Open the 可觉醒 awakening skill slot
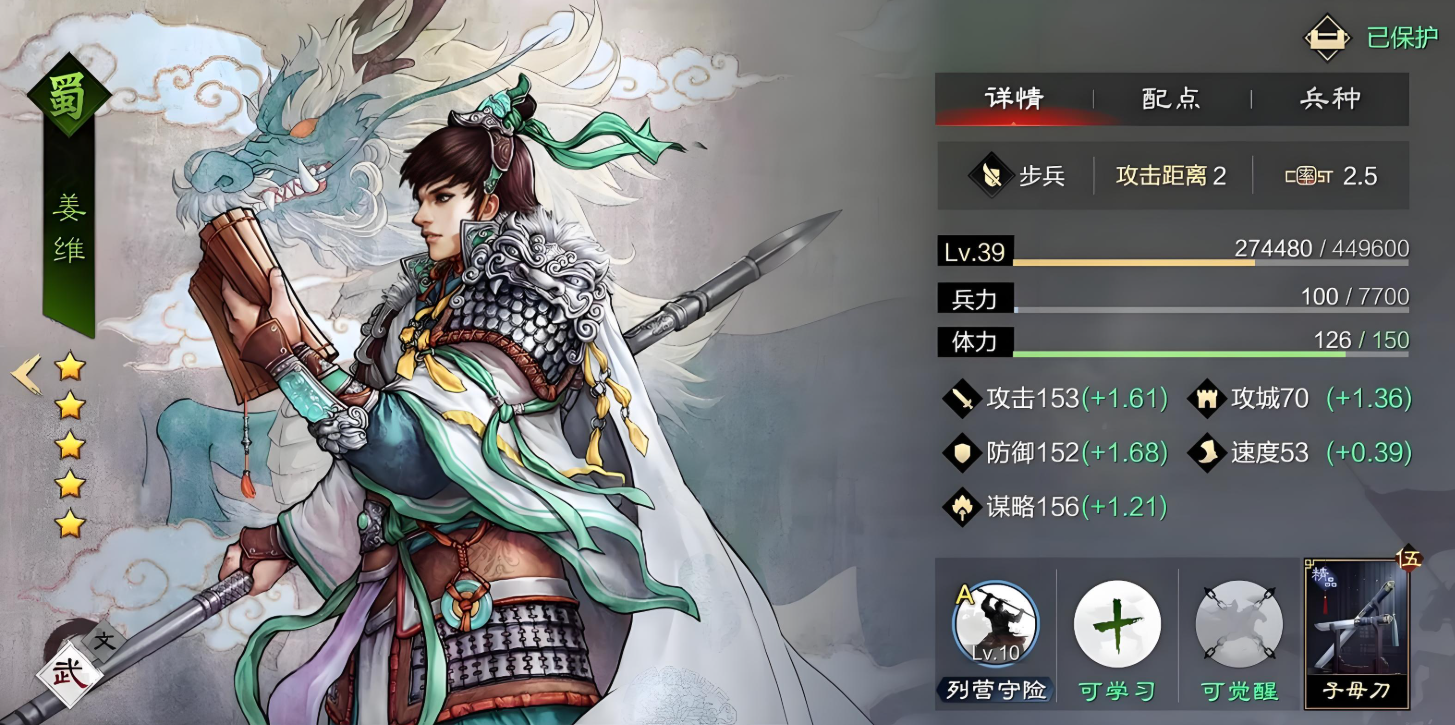The image size is (1455, 725). 1239,626
